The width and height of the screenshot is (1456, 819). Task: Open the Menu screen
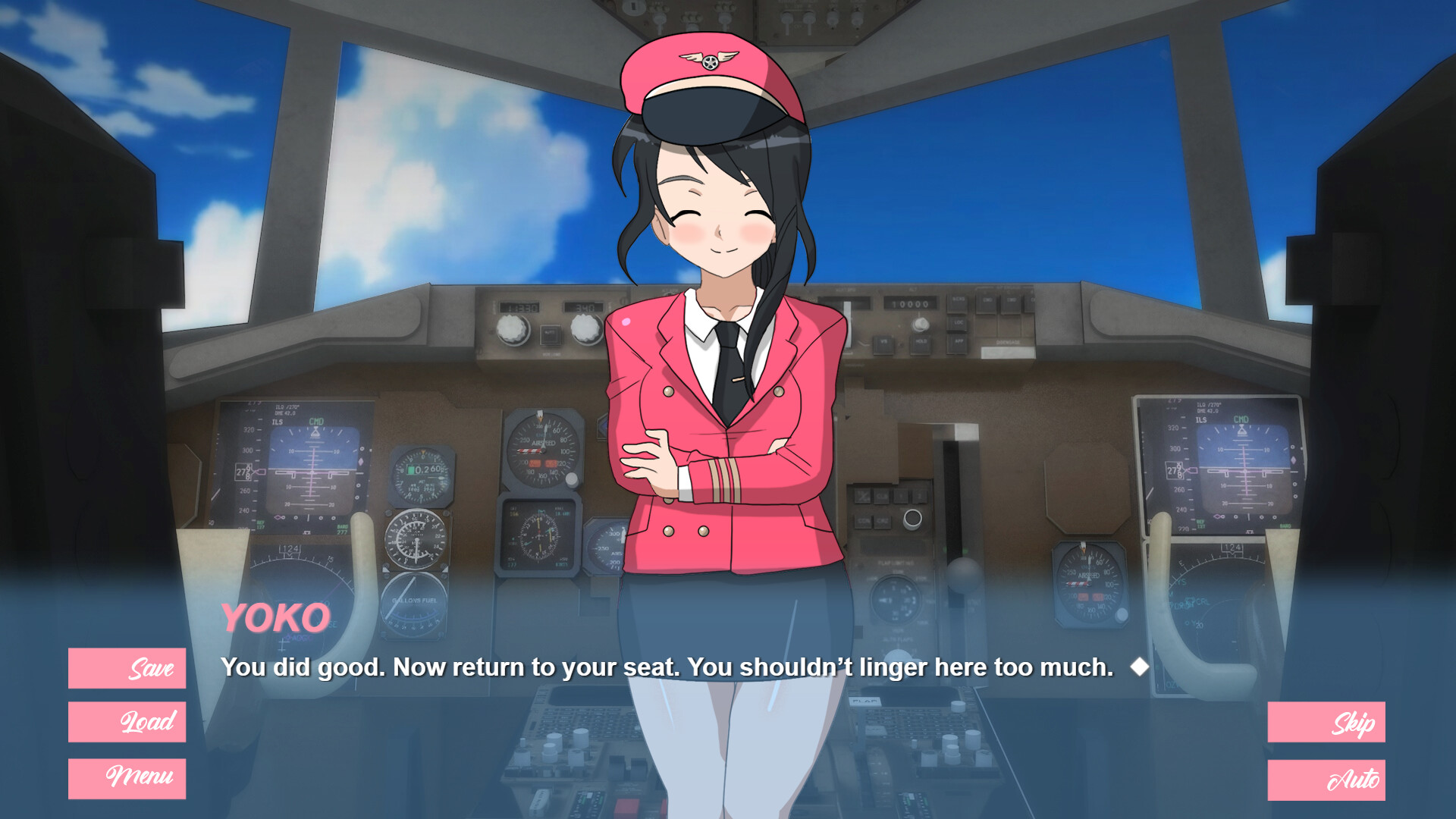pyautogui.click(x=126, y=777)
